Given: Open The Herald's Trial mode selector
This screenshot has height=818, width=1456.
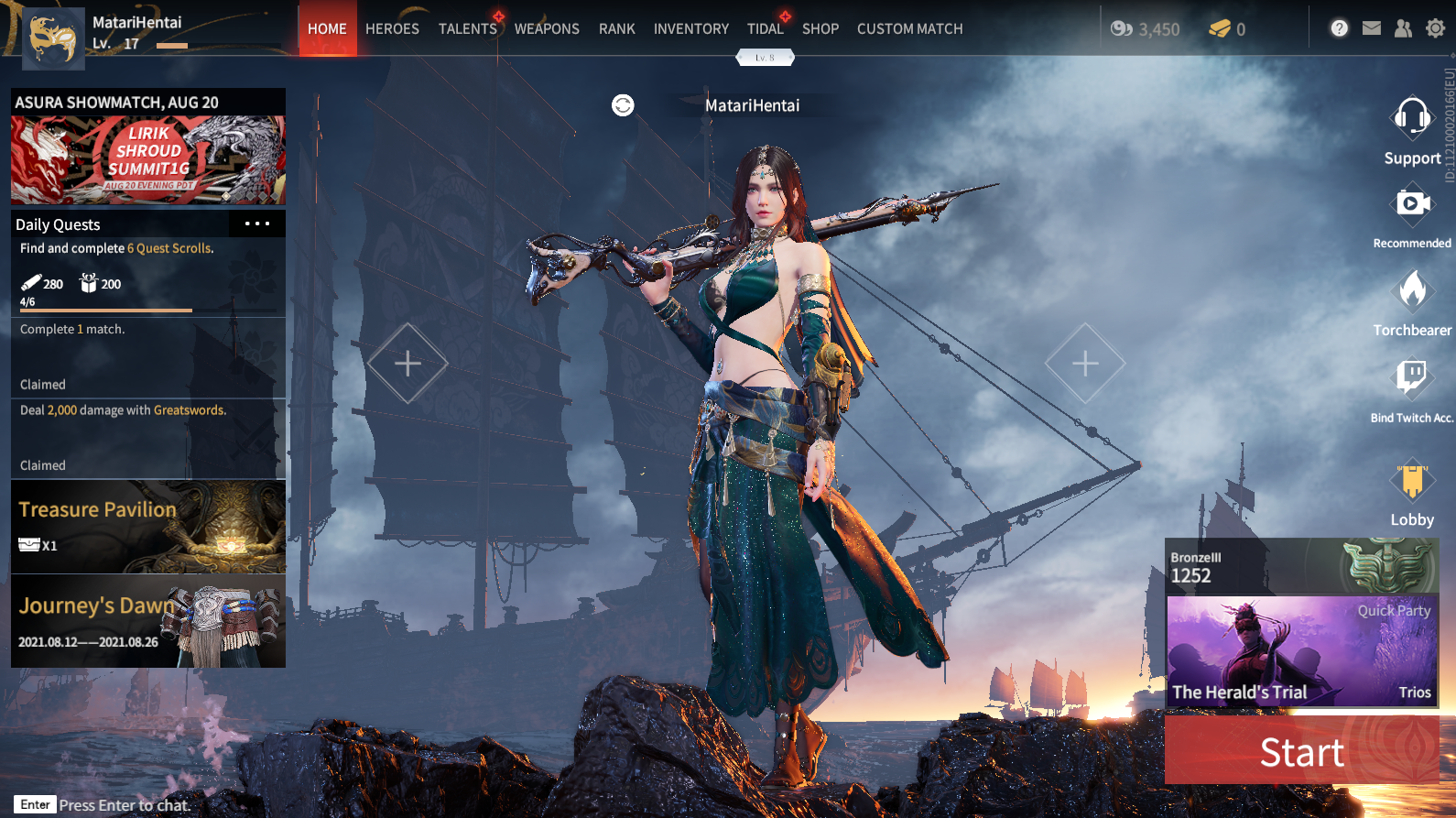Looking at the screenshot, I should 1301,651.
